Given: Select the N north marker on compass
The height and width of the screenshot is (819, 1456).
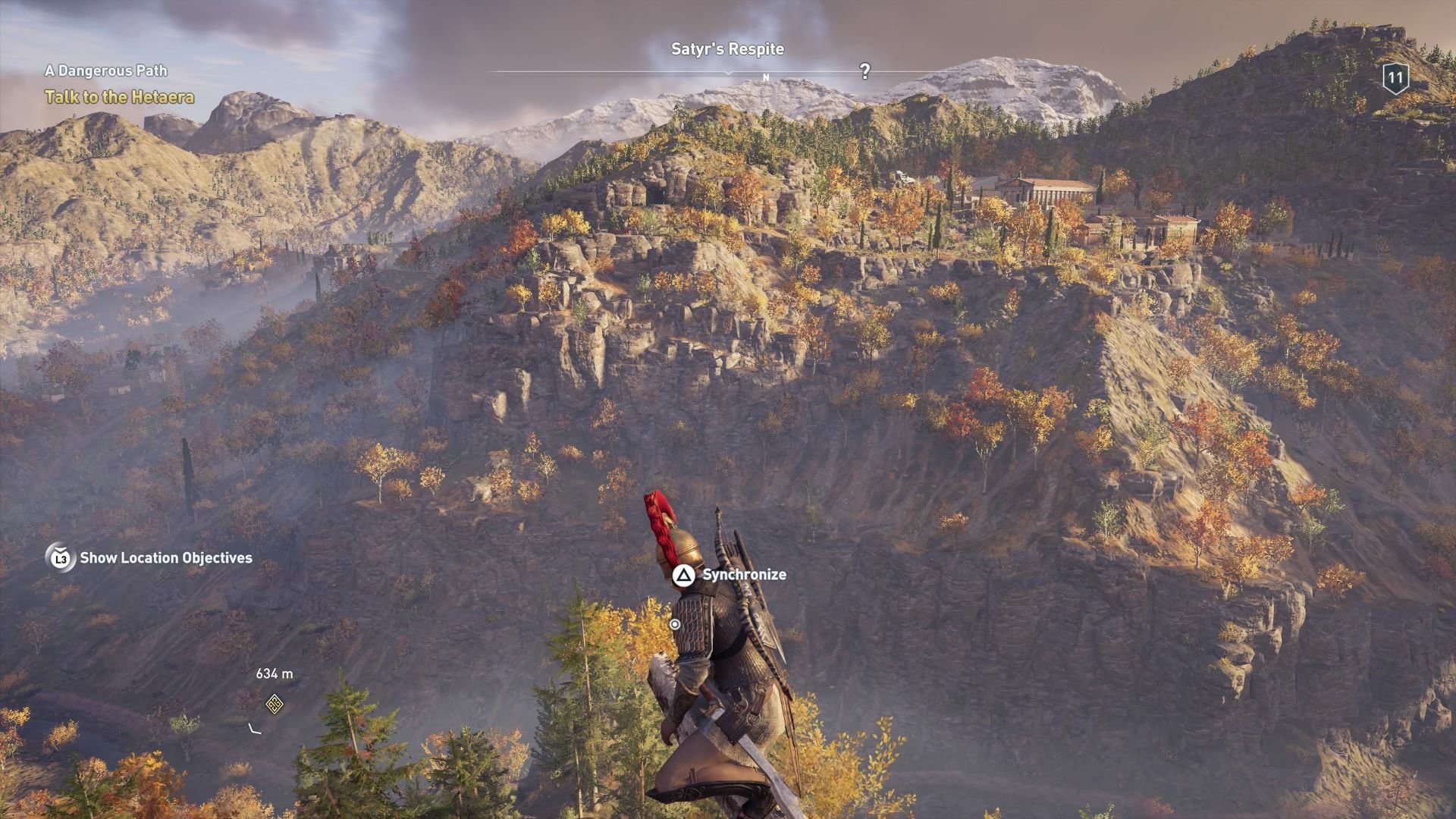Looking at the screenshot, I should click(x=767, y=76).
